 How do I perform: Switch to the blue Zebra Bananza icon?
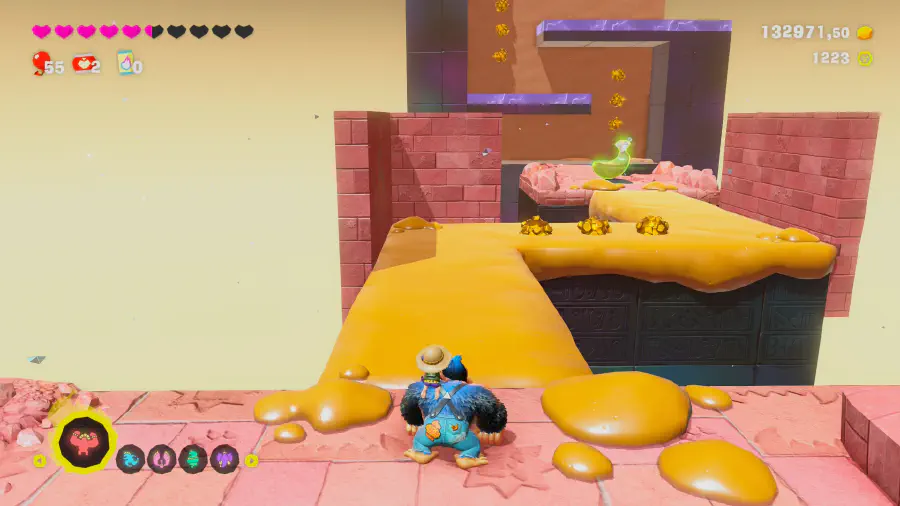(131, 459)
